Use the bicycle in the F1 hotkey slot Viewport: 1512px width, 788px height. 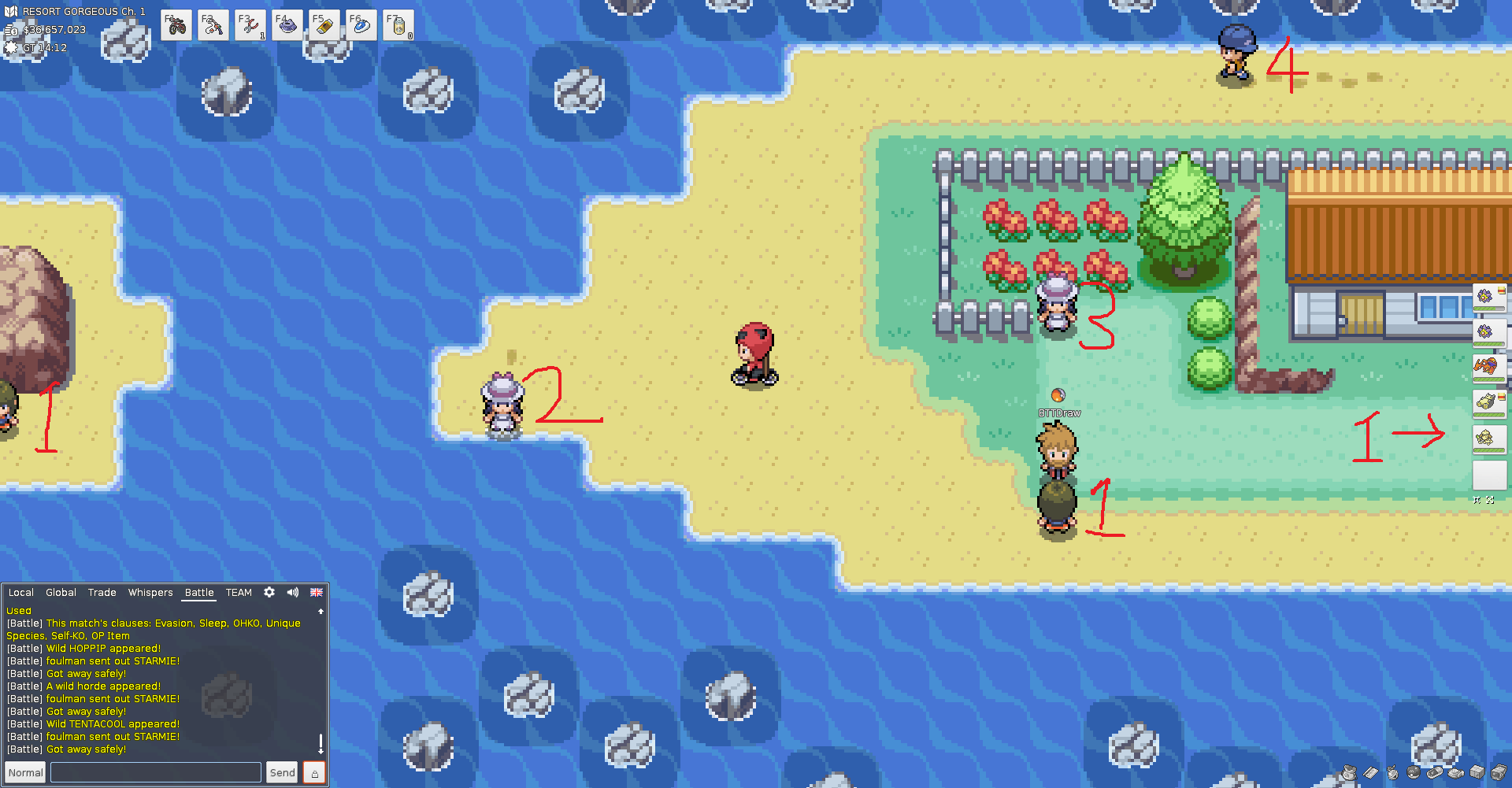(177, 26)
